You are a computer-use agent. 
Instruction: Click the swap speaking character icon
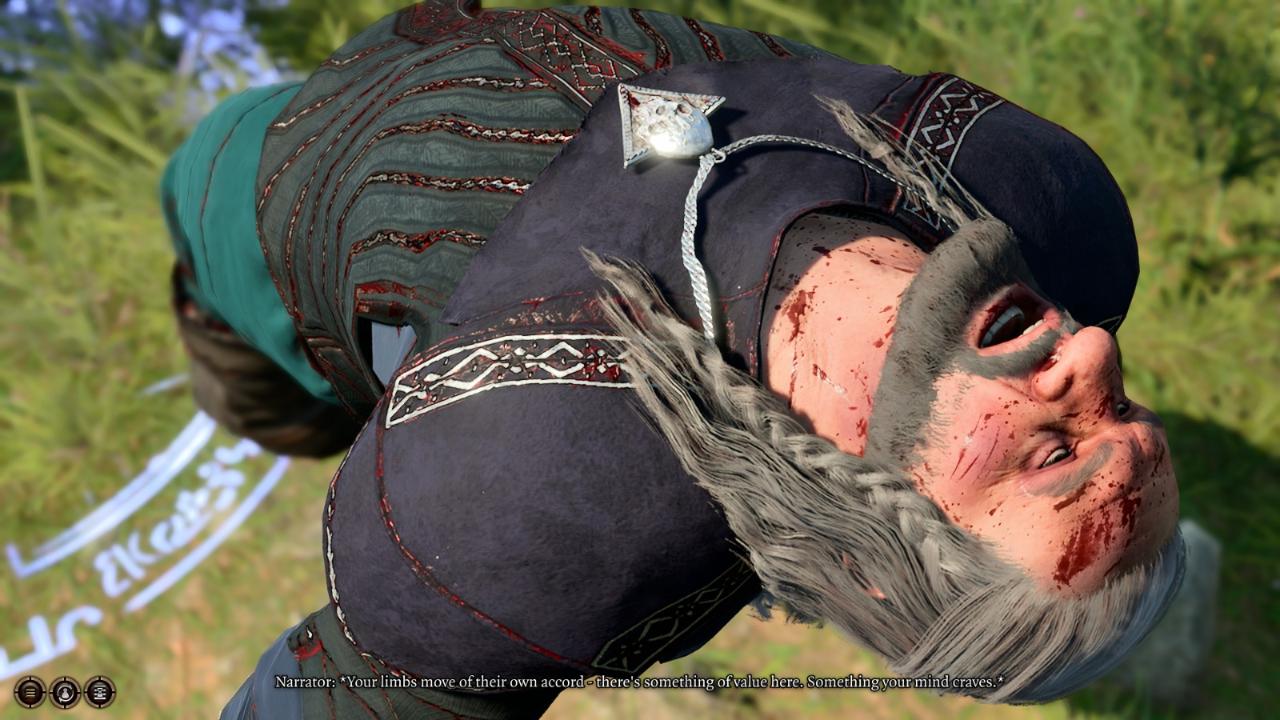point(65,691)
